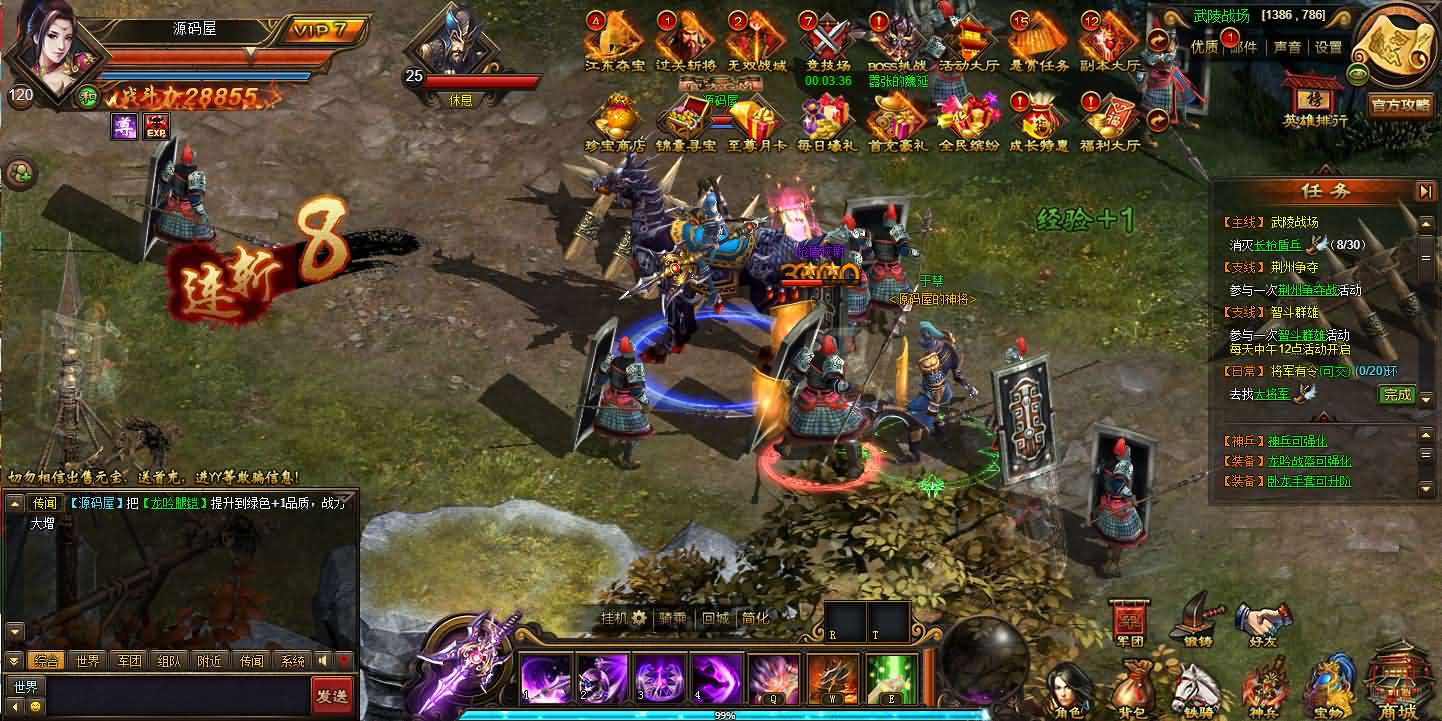Open the 商城 mall
The image size is (1442, 721).
pos(1394,685)
